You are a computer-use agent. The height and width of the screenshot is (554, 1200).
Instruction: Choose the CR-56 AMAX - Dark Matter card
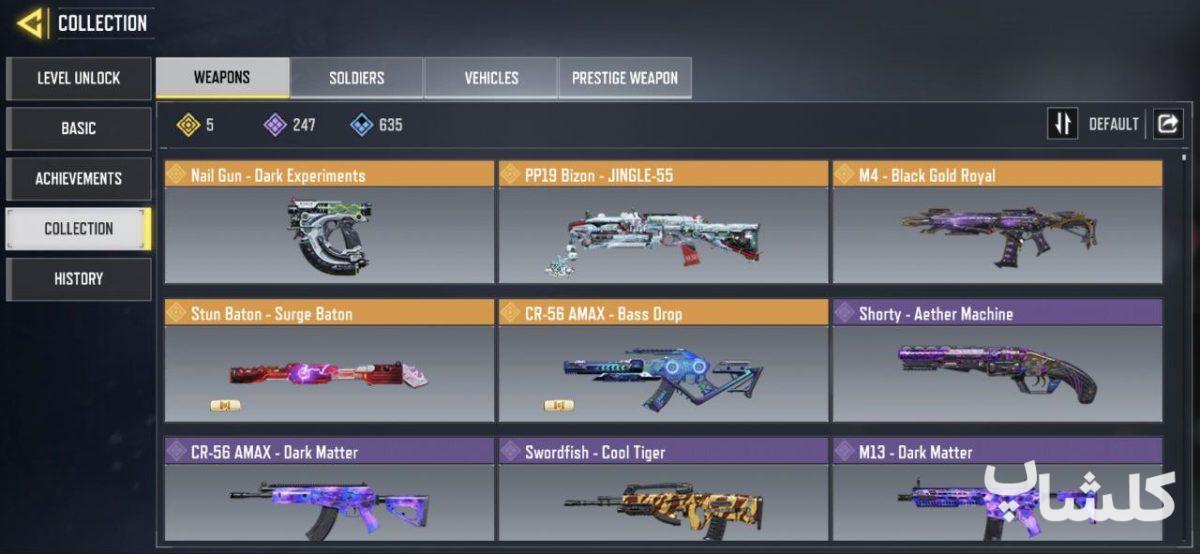point(329,491)
